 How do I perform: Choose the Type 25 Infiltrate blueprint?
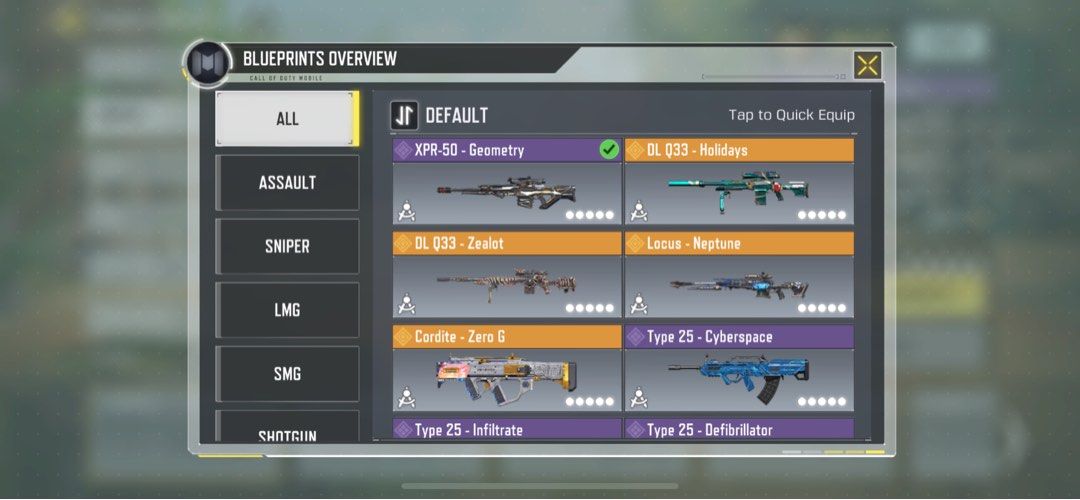(507, 430)
